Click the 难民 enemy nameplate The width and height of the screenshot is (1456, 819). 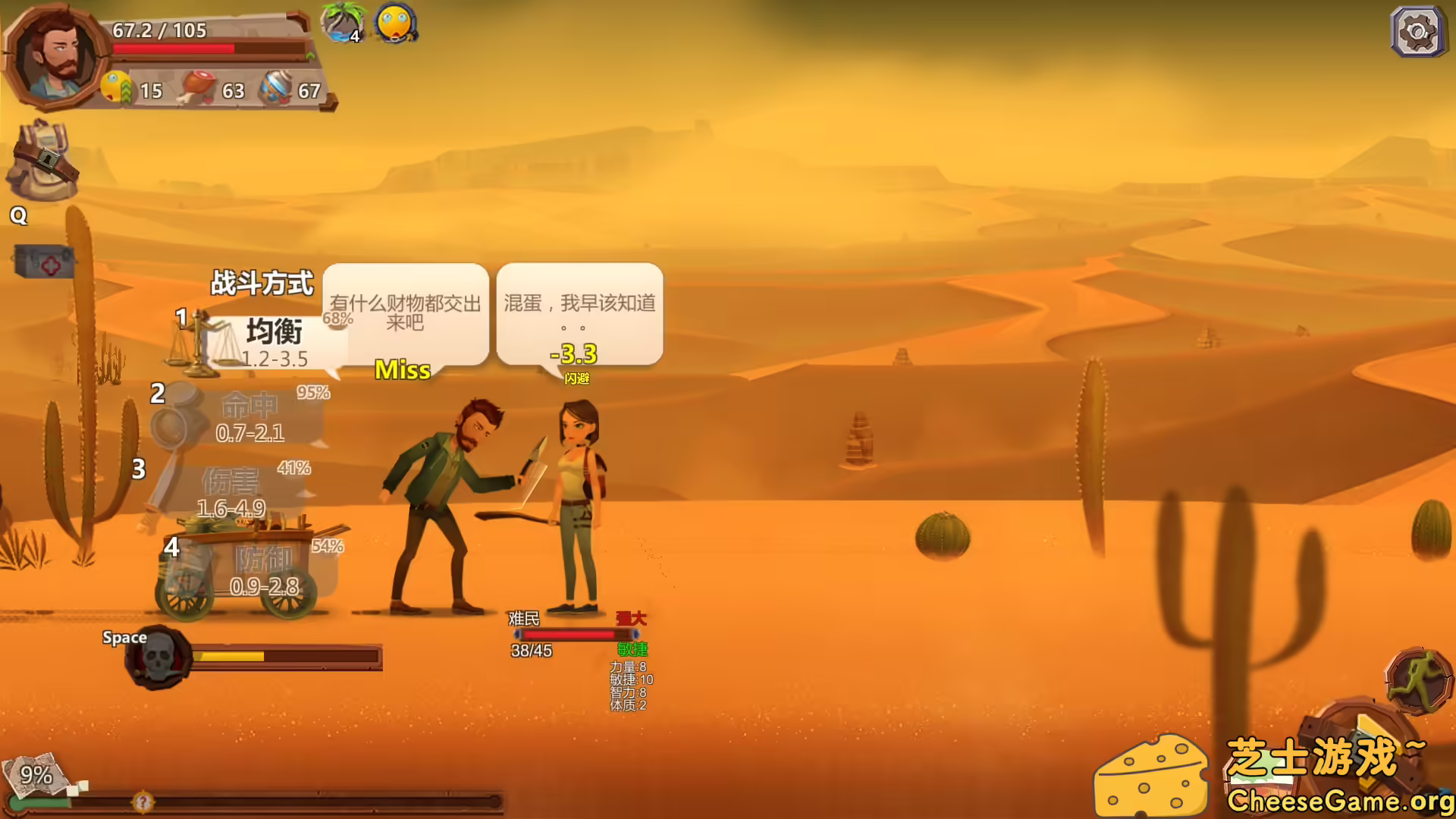525,620
